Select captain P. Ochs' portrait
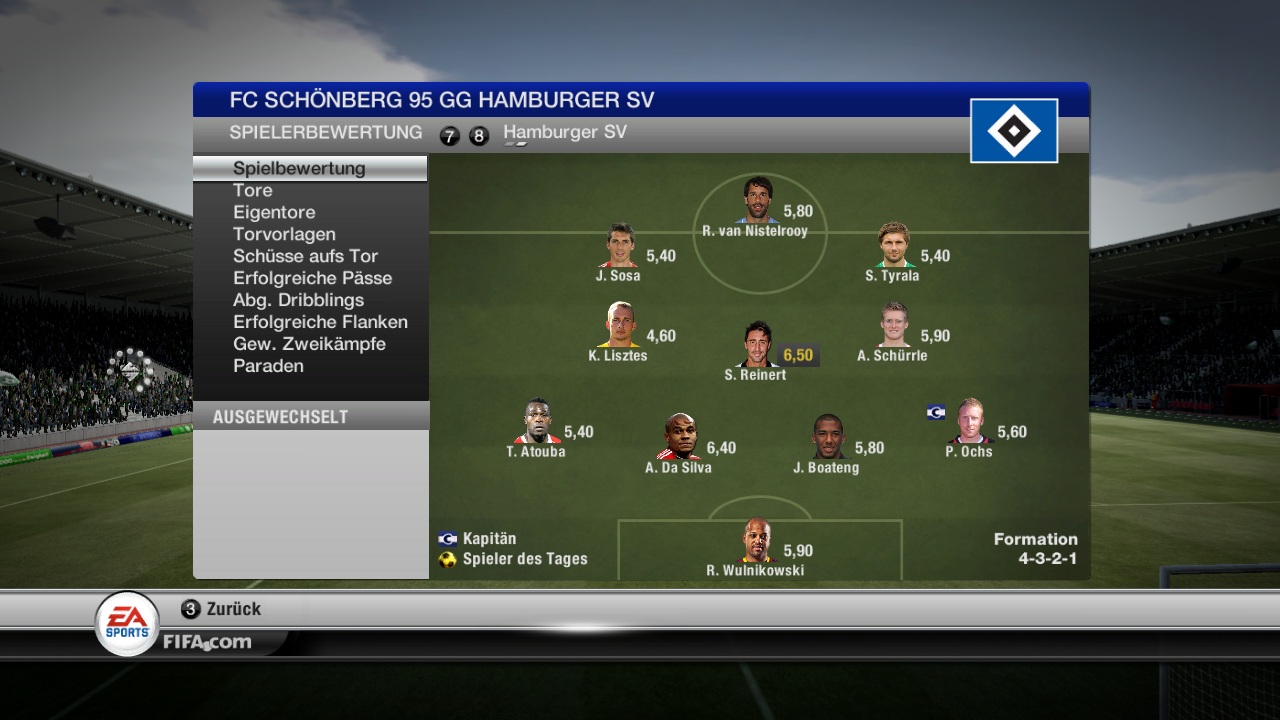 coord(969,421)
